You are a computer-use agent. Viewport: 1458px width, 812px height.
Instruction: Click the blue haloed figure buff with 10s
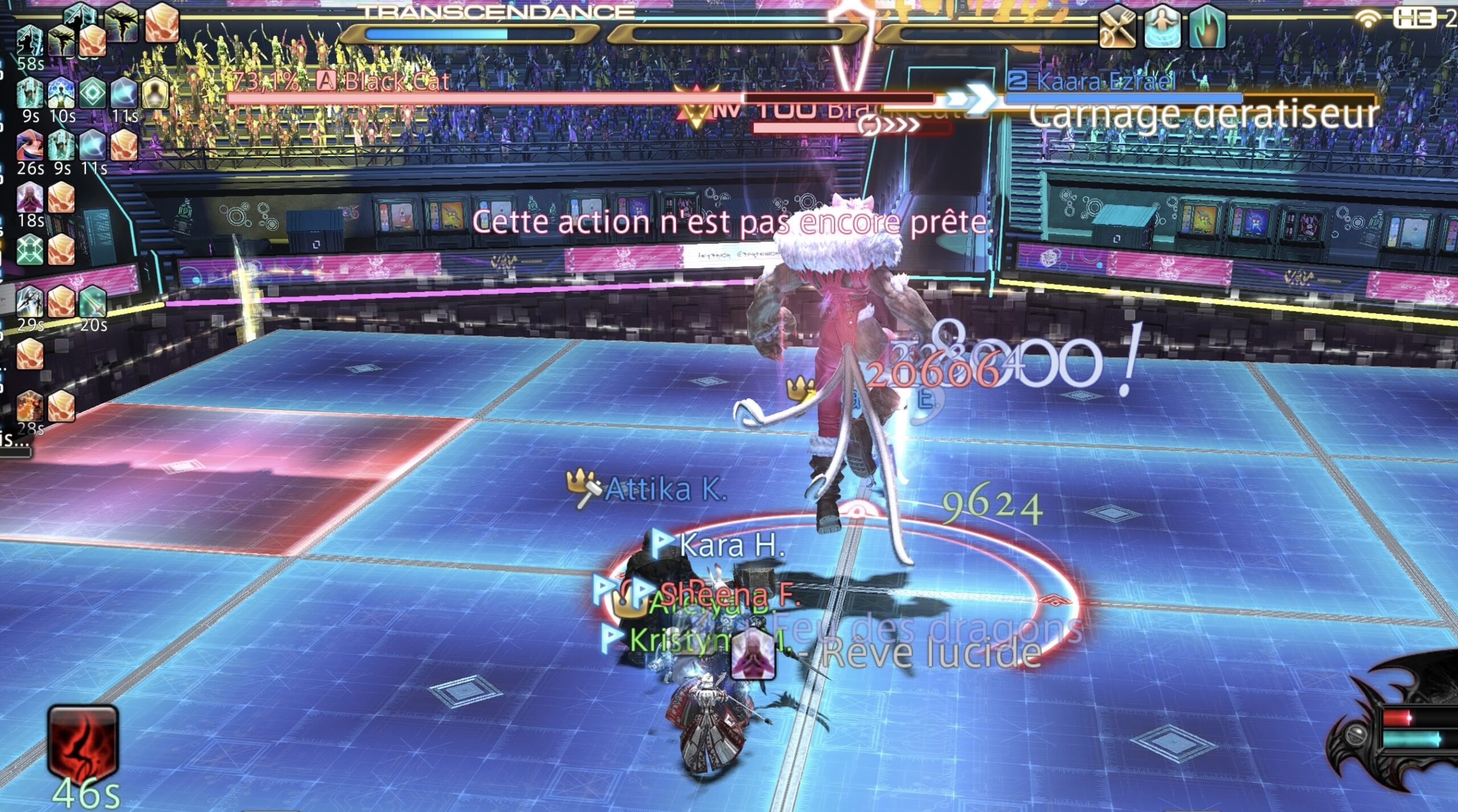(62, 92)
